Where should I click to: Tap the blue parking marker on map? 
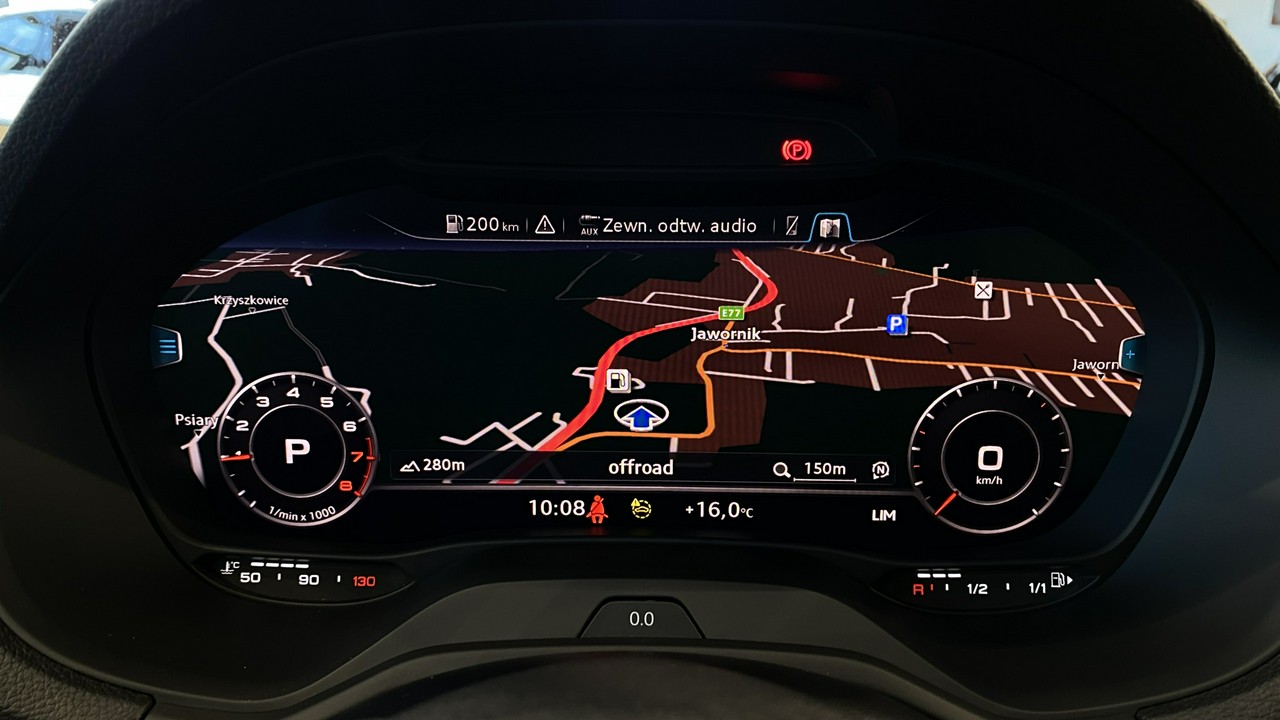pos(897,324)
